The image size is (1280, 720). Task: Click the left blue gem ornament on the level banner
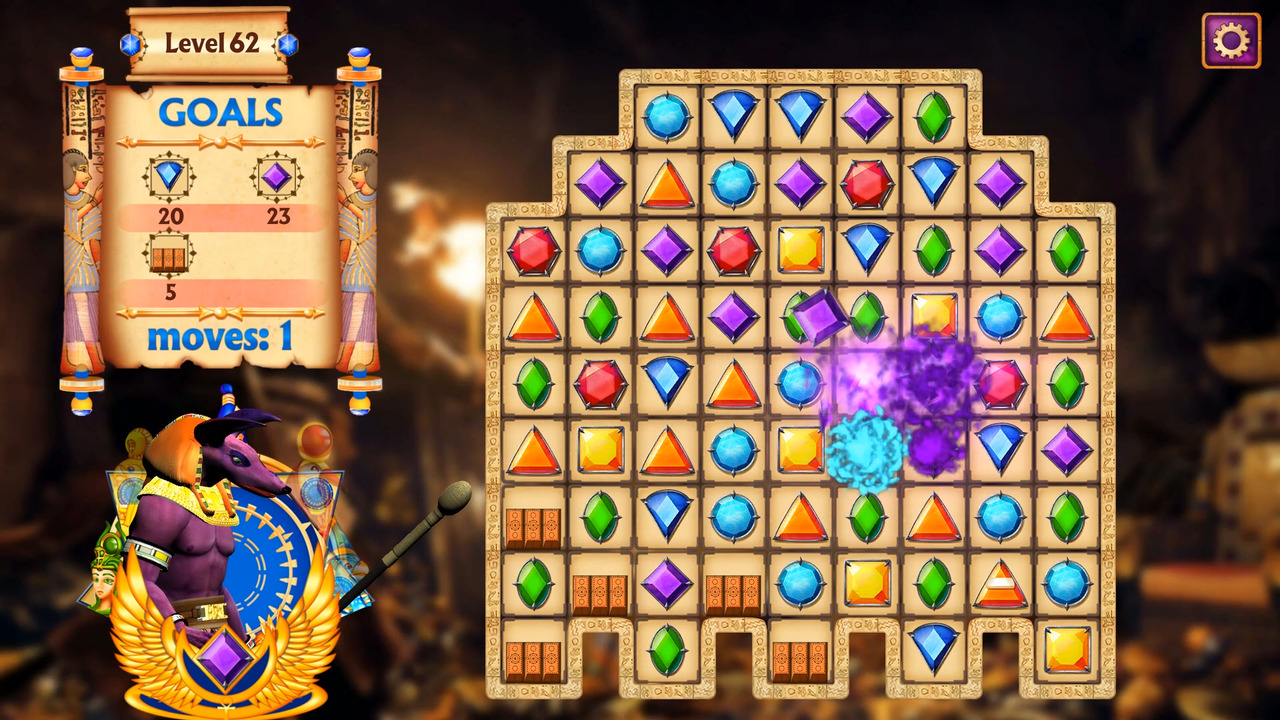pos(131,42)
